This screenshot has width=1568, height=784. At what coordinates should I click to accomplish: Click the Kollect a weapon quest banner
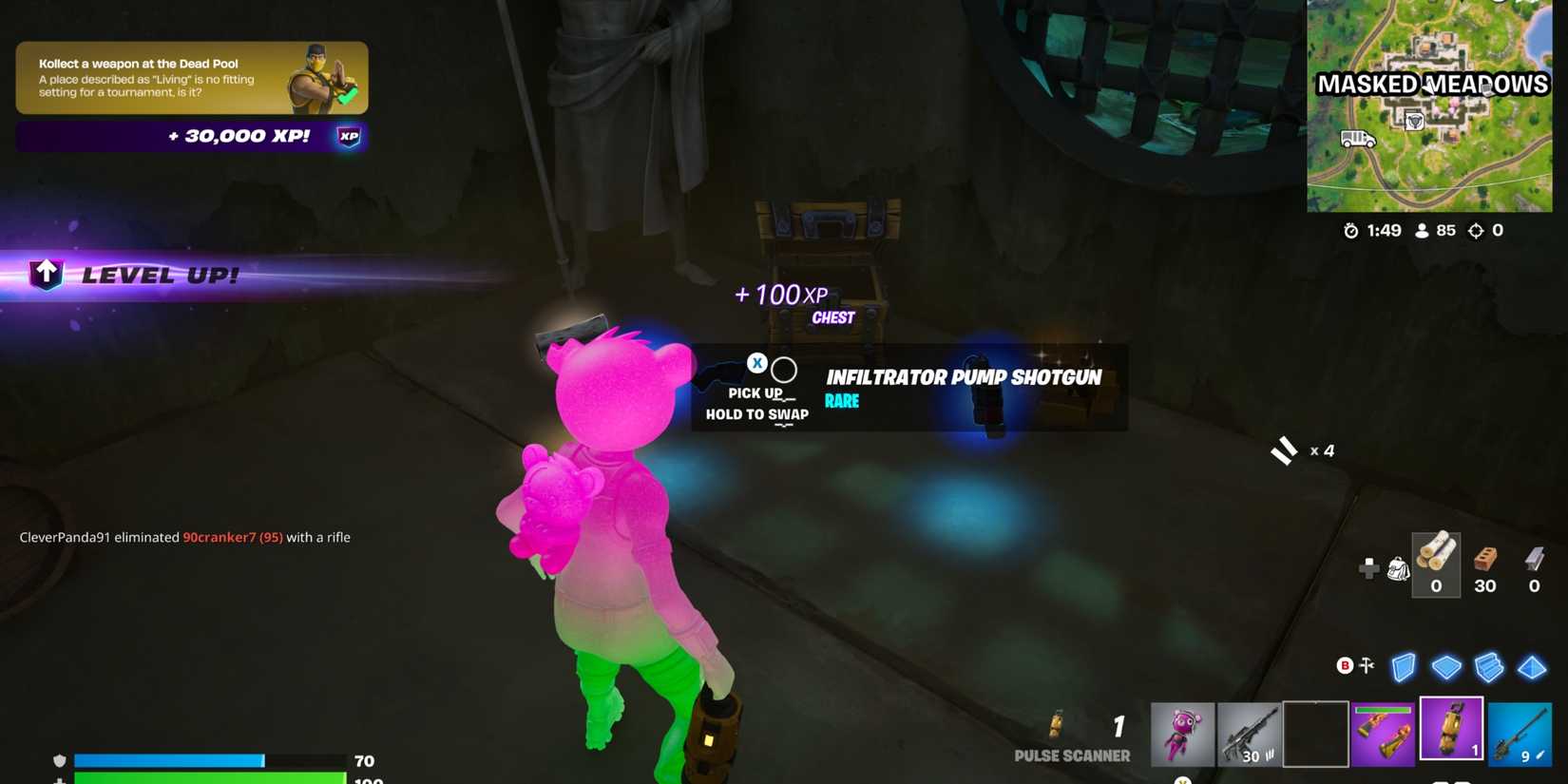[190, 78]
